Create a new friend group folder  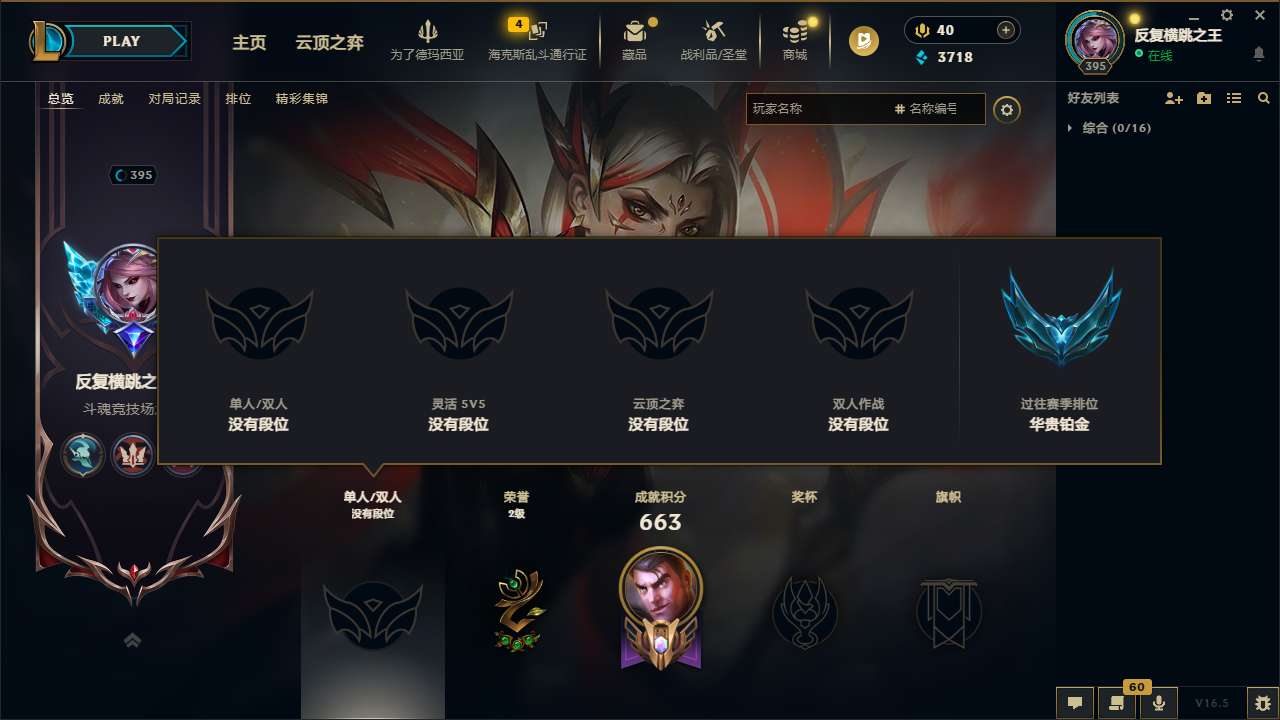click(1202, 98)
